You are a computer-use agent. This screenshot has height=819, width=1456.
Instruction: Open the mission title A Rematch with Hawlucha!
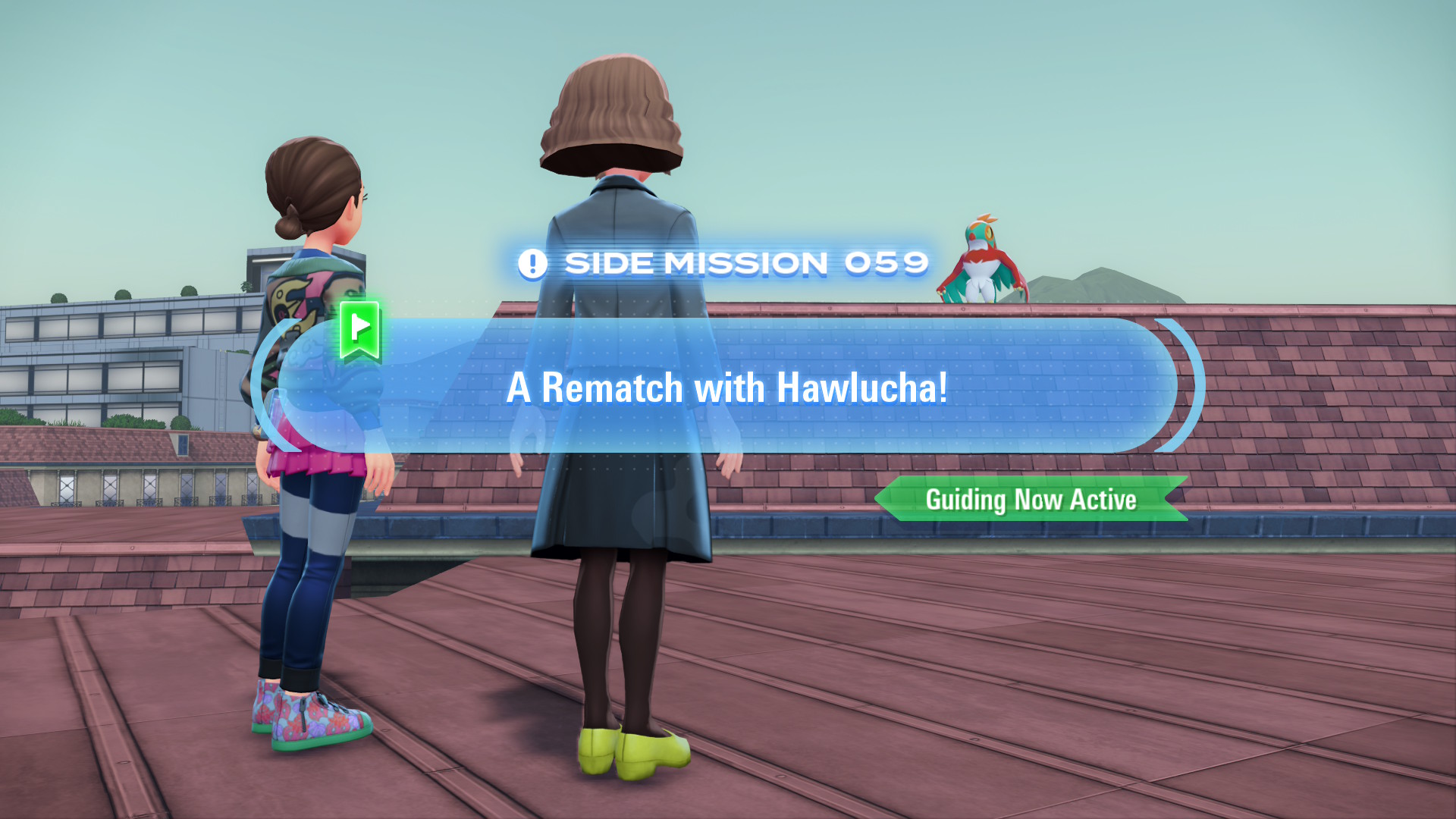pyautogui.click(x=726, y=388)
